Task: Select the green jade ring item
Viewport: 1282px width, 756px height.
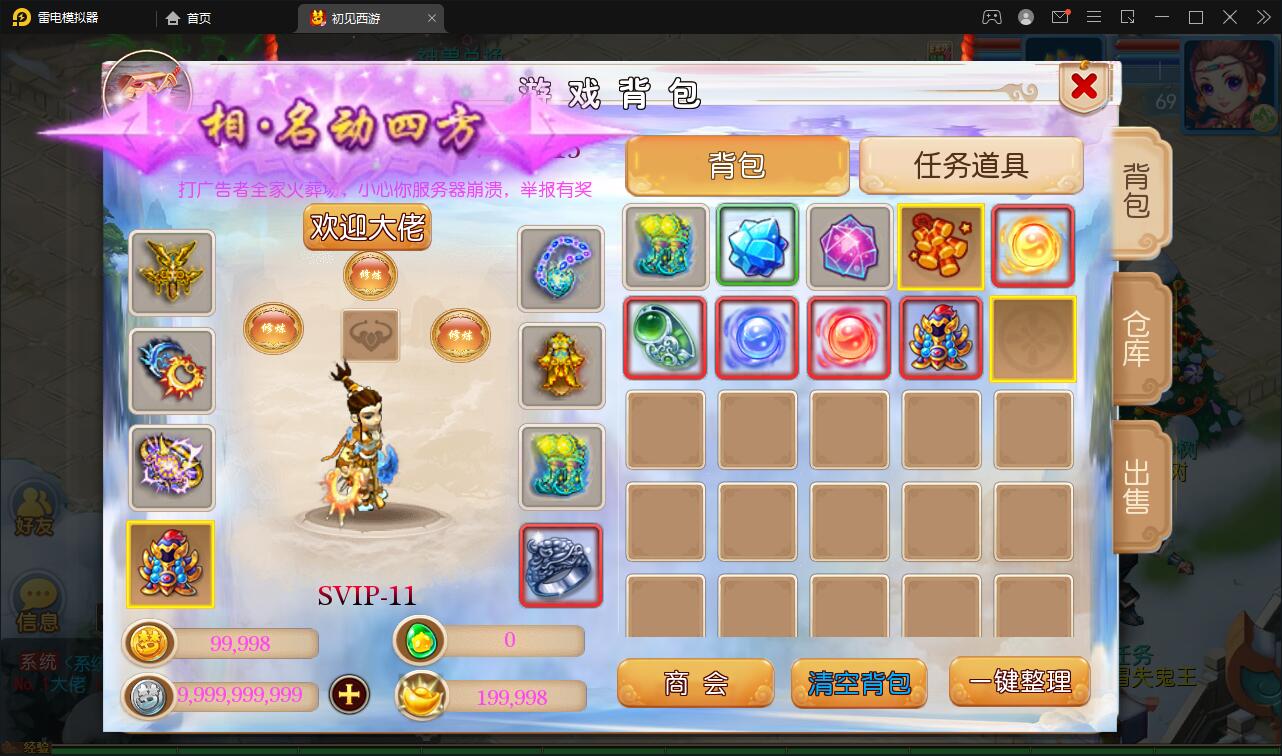Action: 665,339
